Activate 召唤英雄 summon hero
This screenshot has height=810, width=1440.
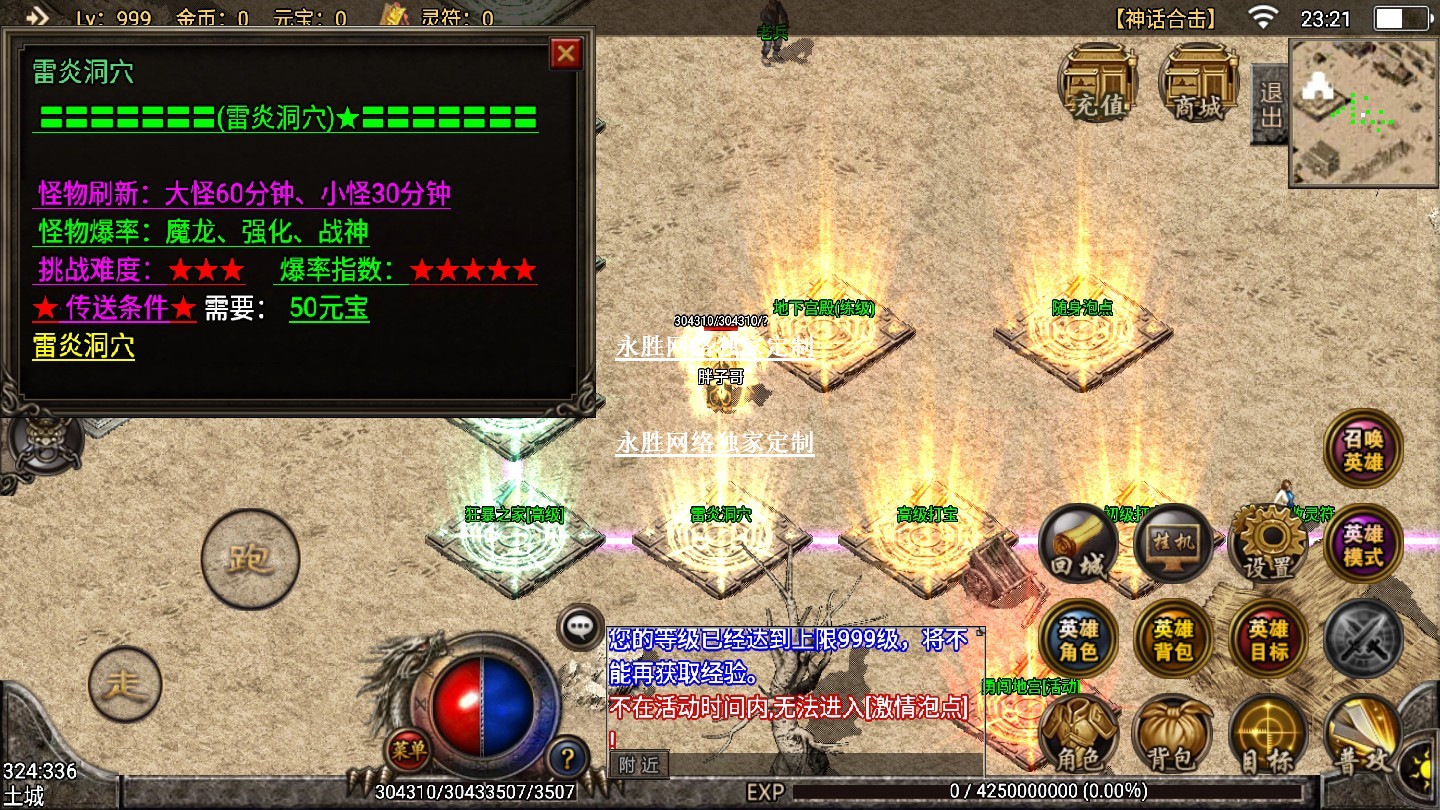coord(1363,449)
